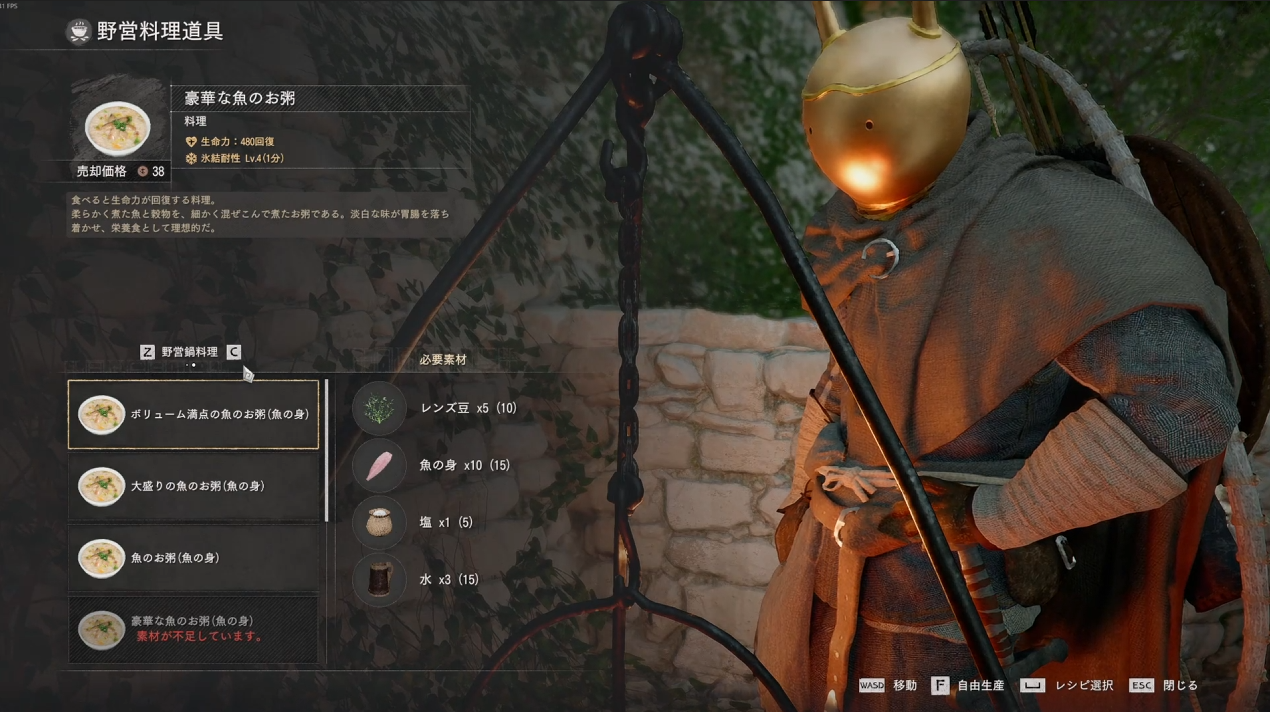Select the 魚の身 ingredient icon

click(x=379, y=466)
